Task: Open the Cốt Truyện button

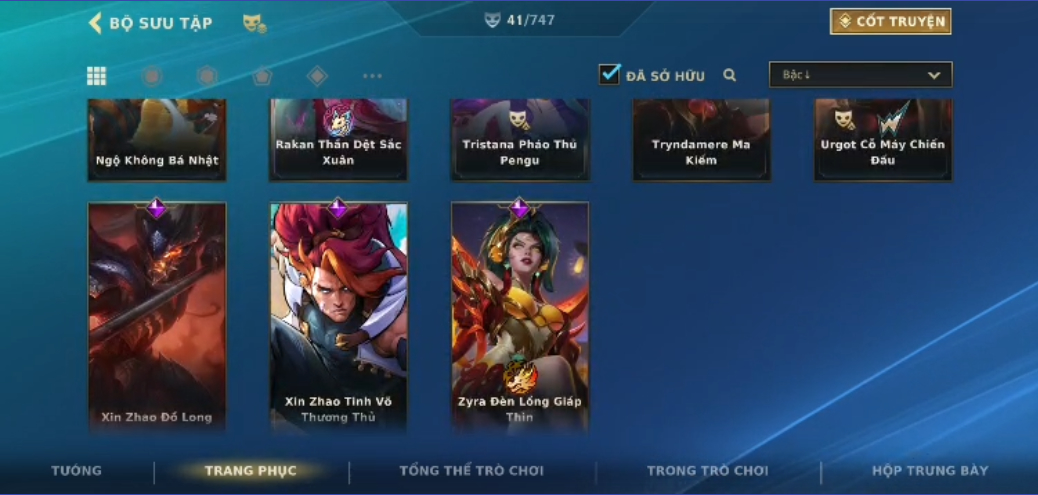Action: (890, 22)
